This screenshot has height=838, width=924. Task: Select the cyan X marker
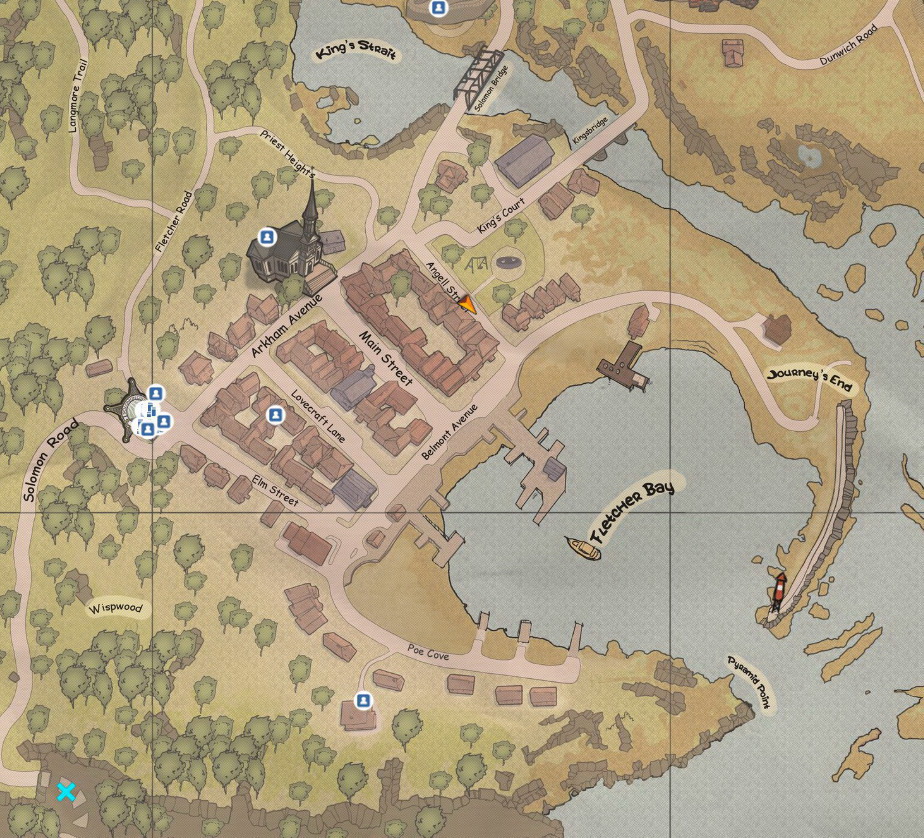pos(66,792)
